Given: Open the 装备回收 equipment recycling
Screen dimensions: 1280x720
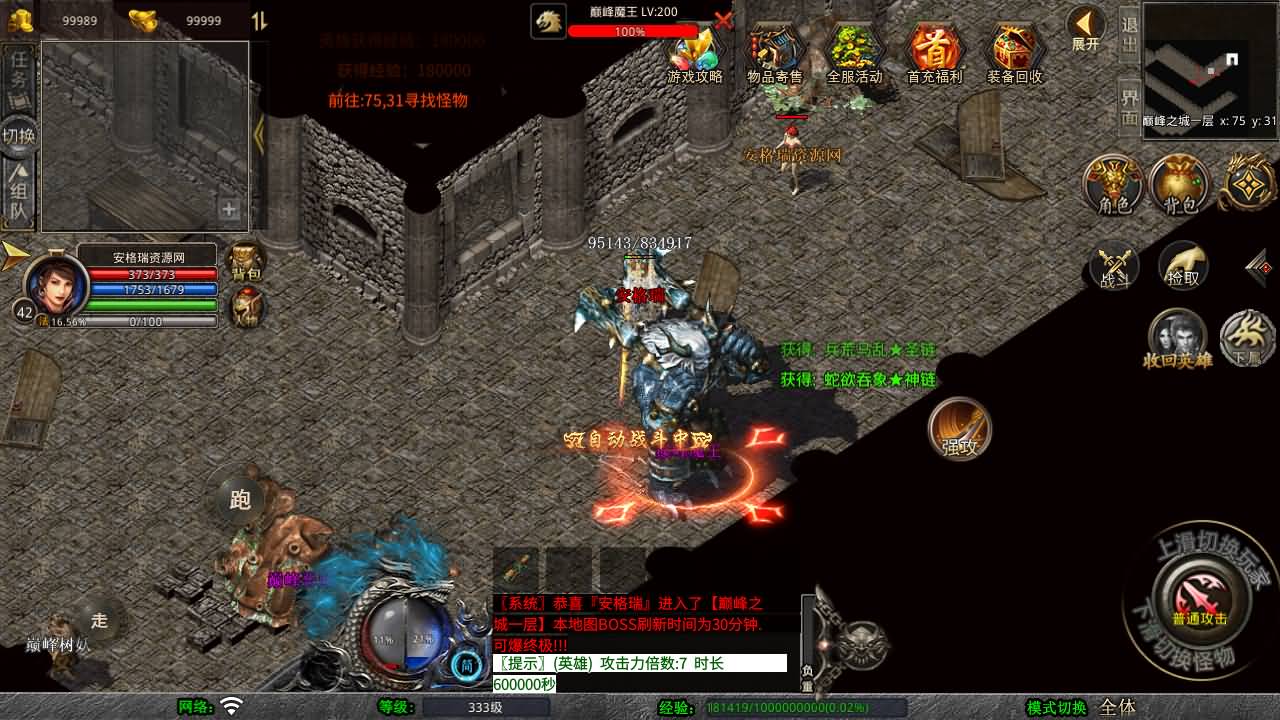Looking at the screenshot, I should tap(1014, 53).
